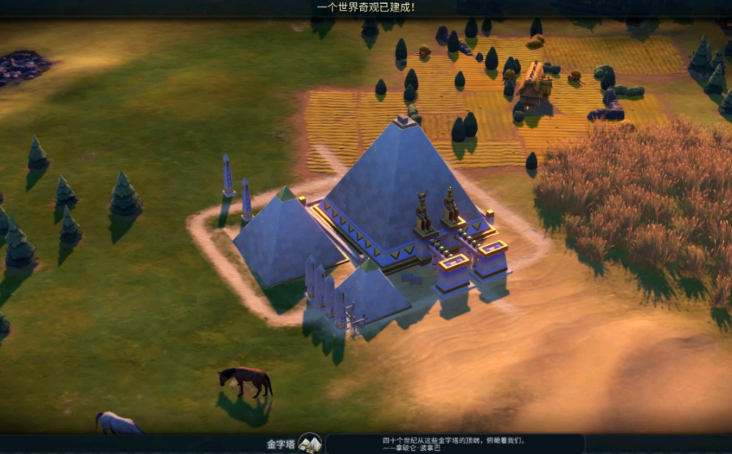Click the Pyramids wonder icon beside 金字塔
The width and height of the screenshot is (732, 454).
[310, 443]
